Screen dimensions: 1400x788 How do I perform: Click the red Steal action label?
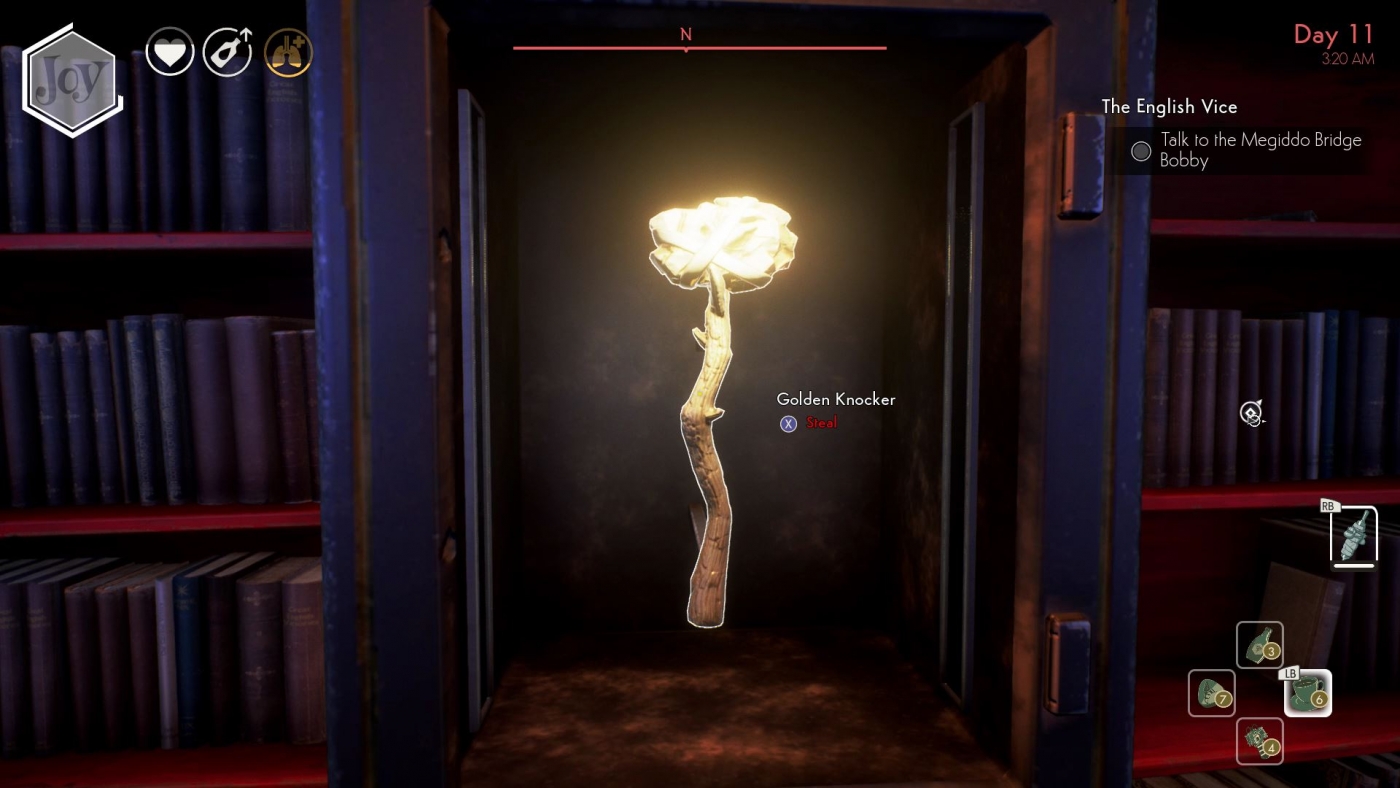pos(822,423)
